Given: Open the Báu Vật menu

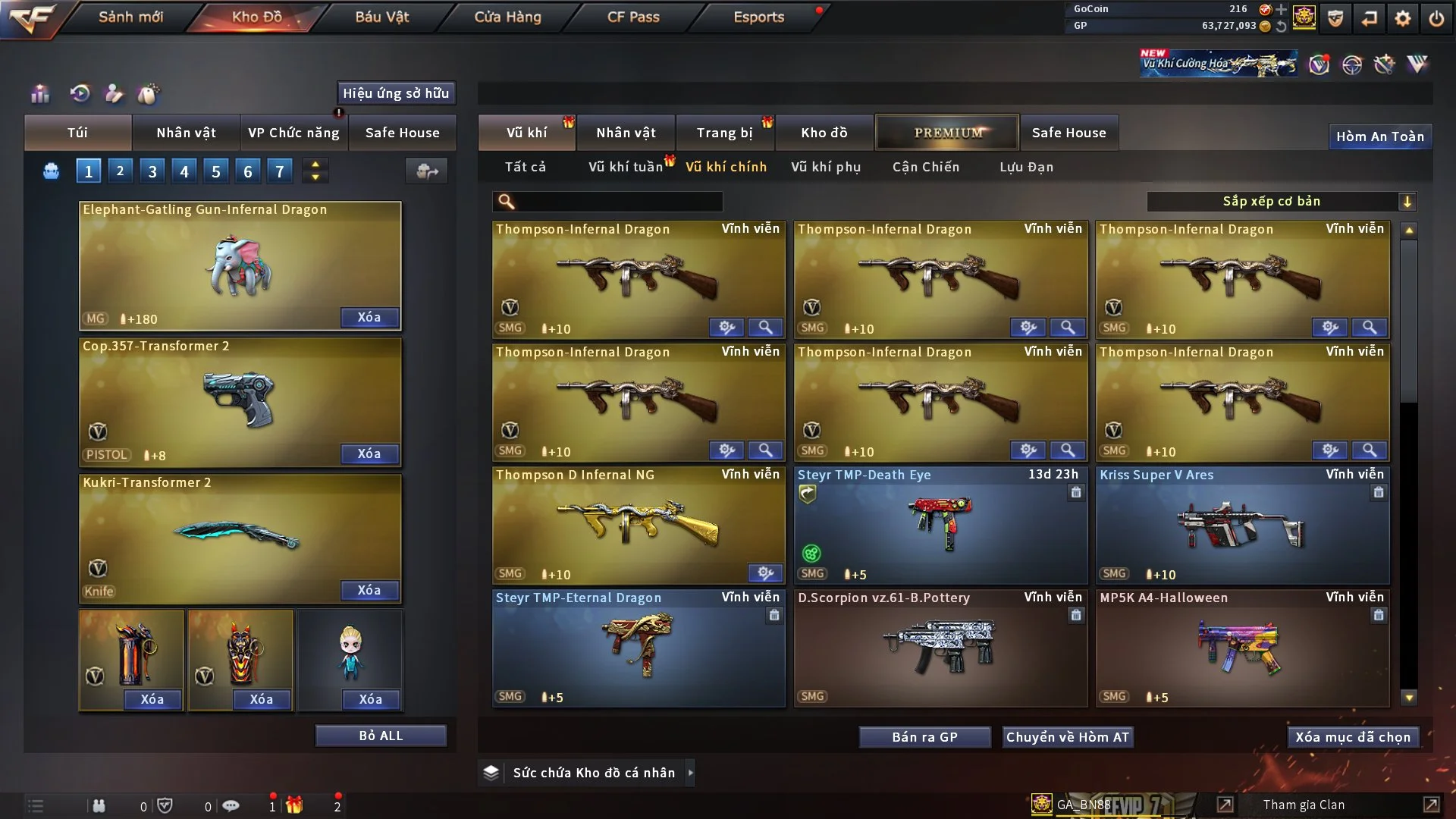Looking at the screenshot, I should point(381,17).
